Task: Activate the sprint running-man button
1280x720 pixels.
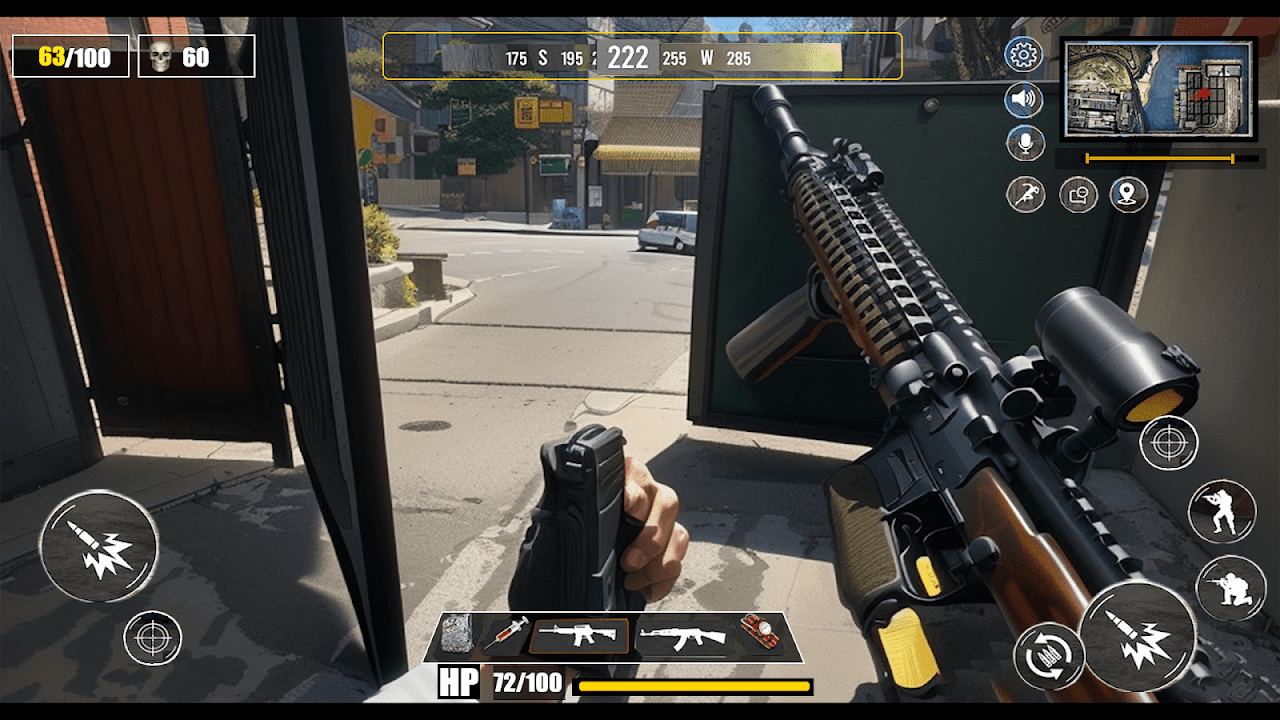Action: pyautogui.click(x=1025, y=194)
